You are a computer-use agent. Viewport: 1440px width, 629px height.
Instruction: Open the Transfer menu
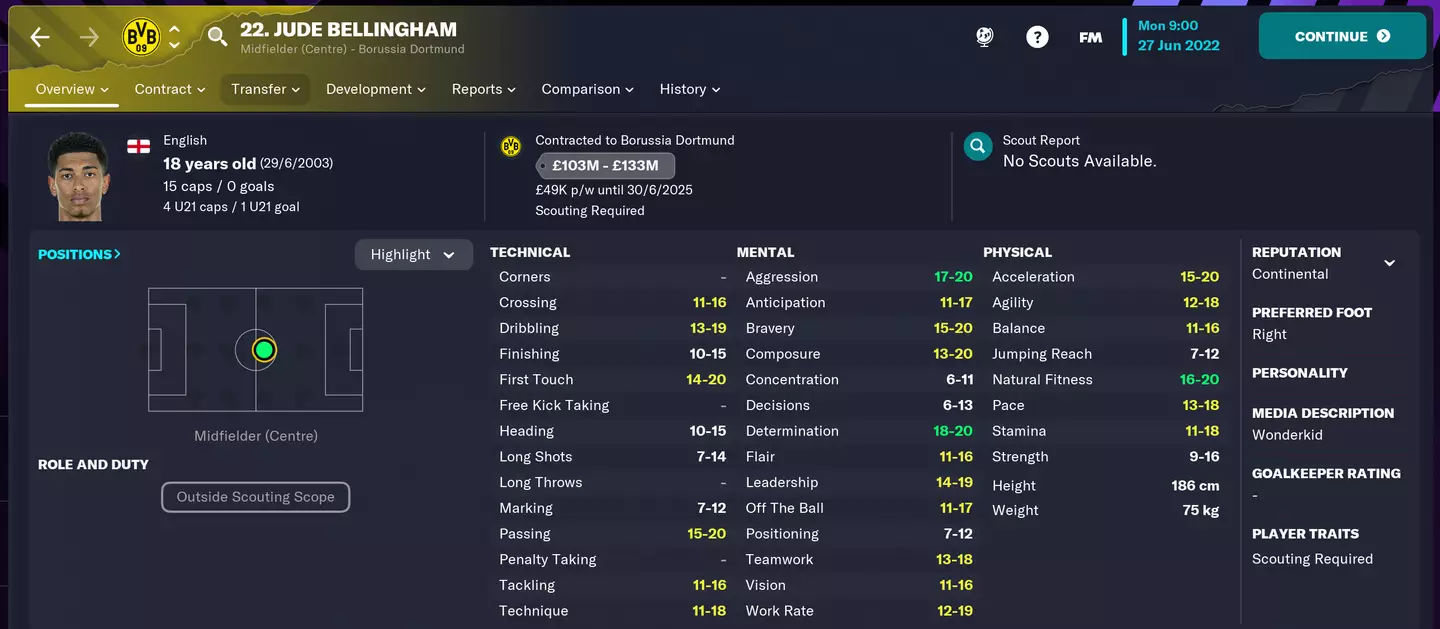point(265,89)
